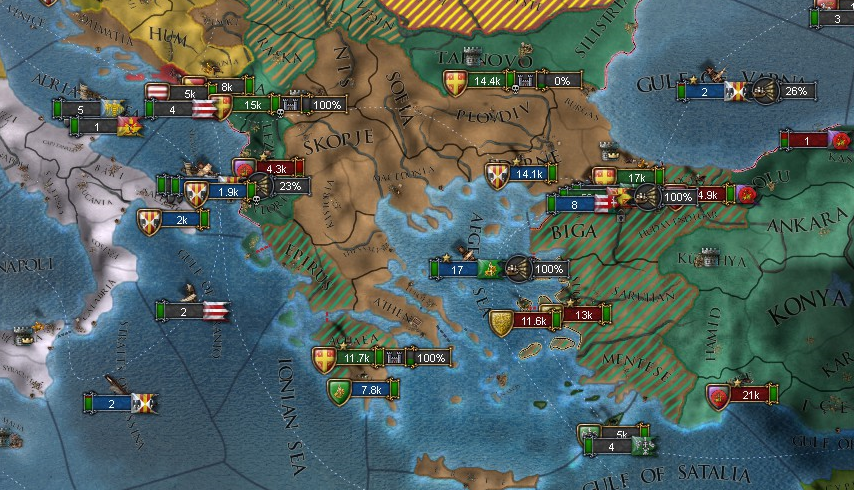
Task: Select the 4.3k army banner
Action: [x=276, y=169]
